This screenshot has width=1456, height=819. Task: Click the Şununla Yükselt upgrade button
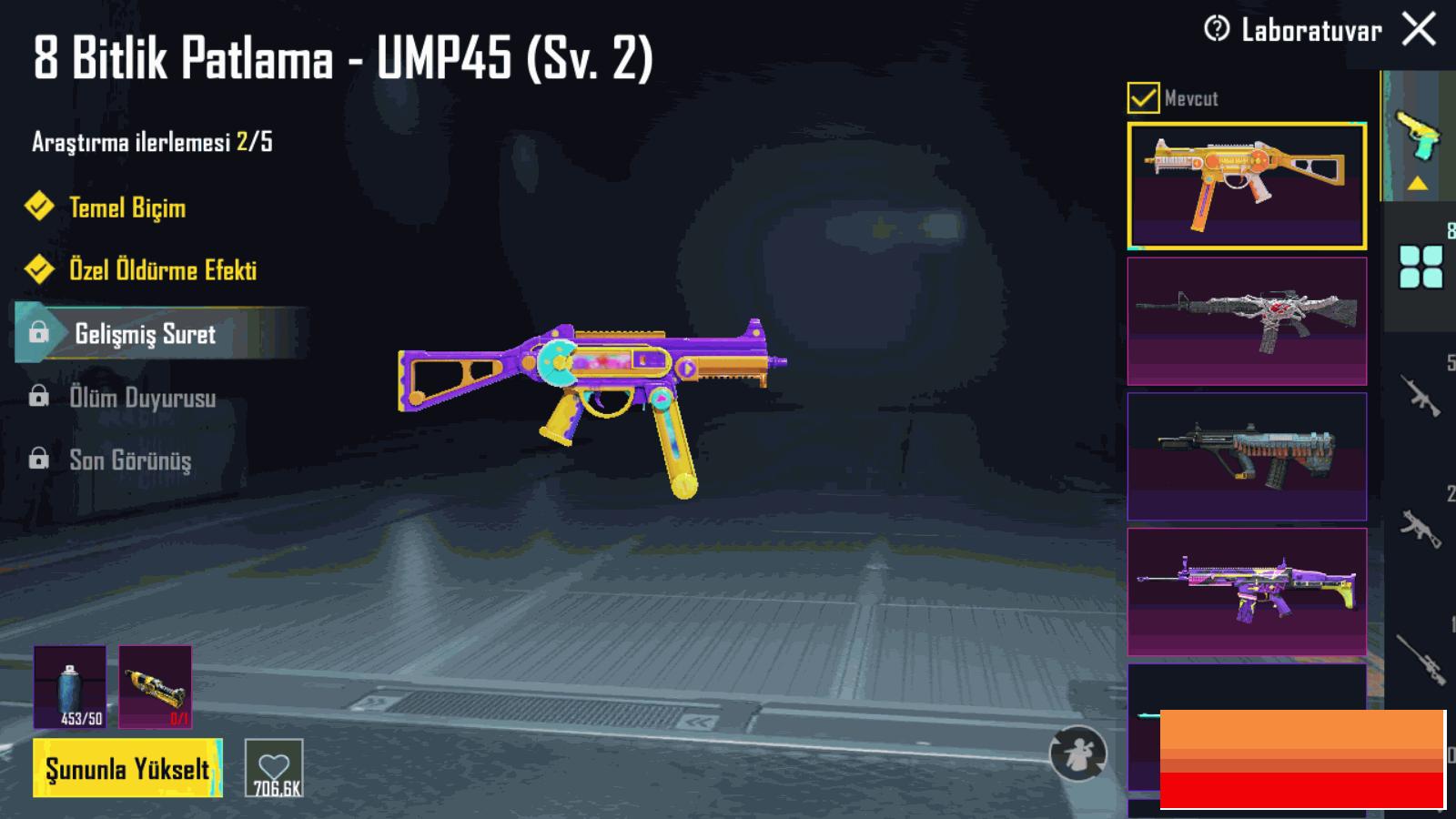click(127, 769)
